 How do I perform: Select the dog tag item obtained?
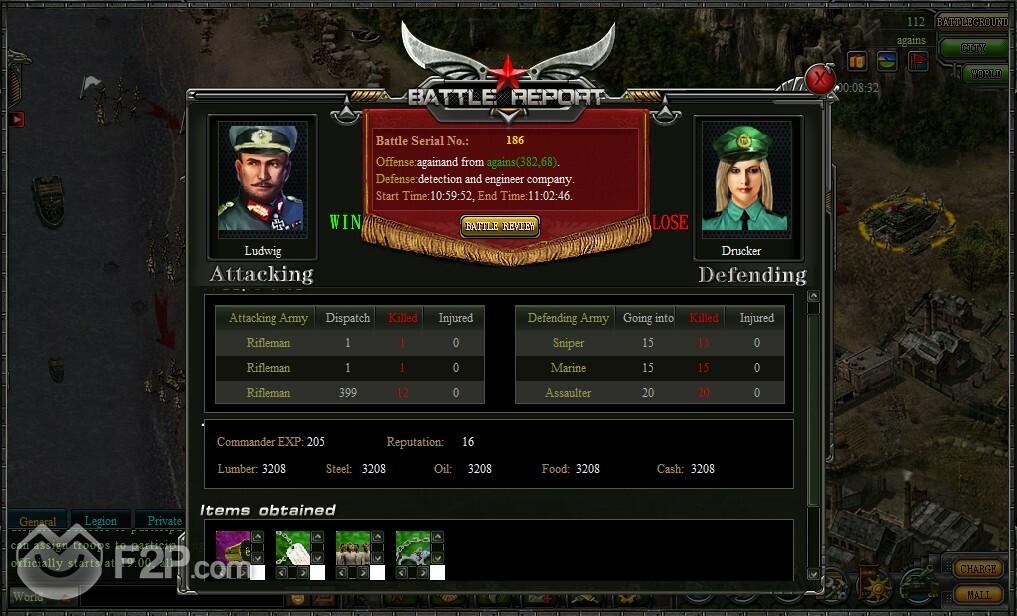pyautogui.click(x=292, y=548)
